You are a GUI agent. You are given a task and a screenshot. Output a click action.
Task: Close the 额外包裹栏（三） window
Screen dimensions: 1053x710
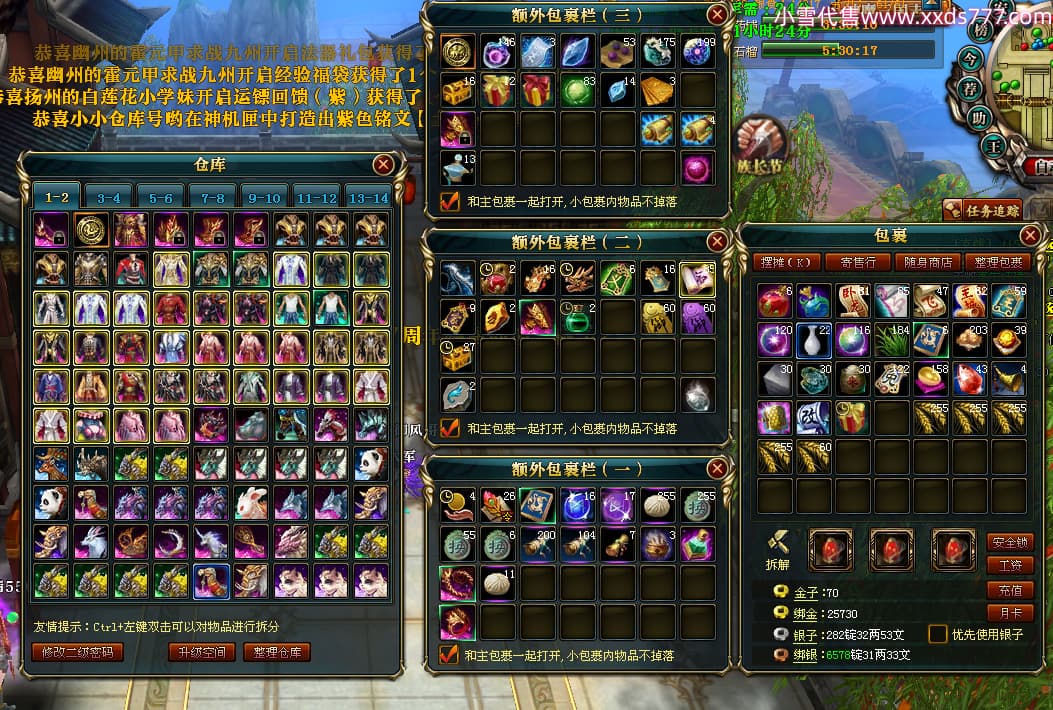point(717,14)
